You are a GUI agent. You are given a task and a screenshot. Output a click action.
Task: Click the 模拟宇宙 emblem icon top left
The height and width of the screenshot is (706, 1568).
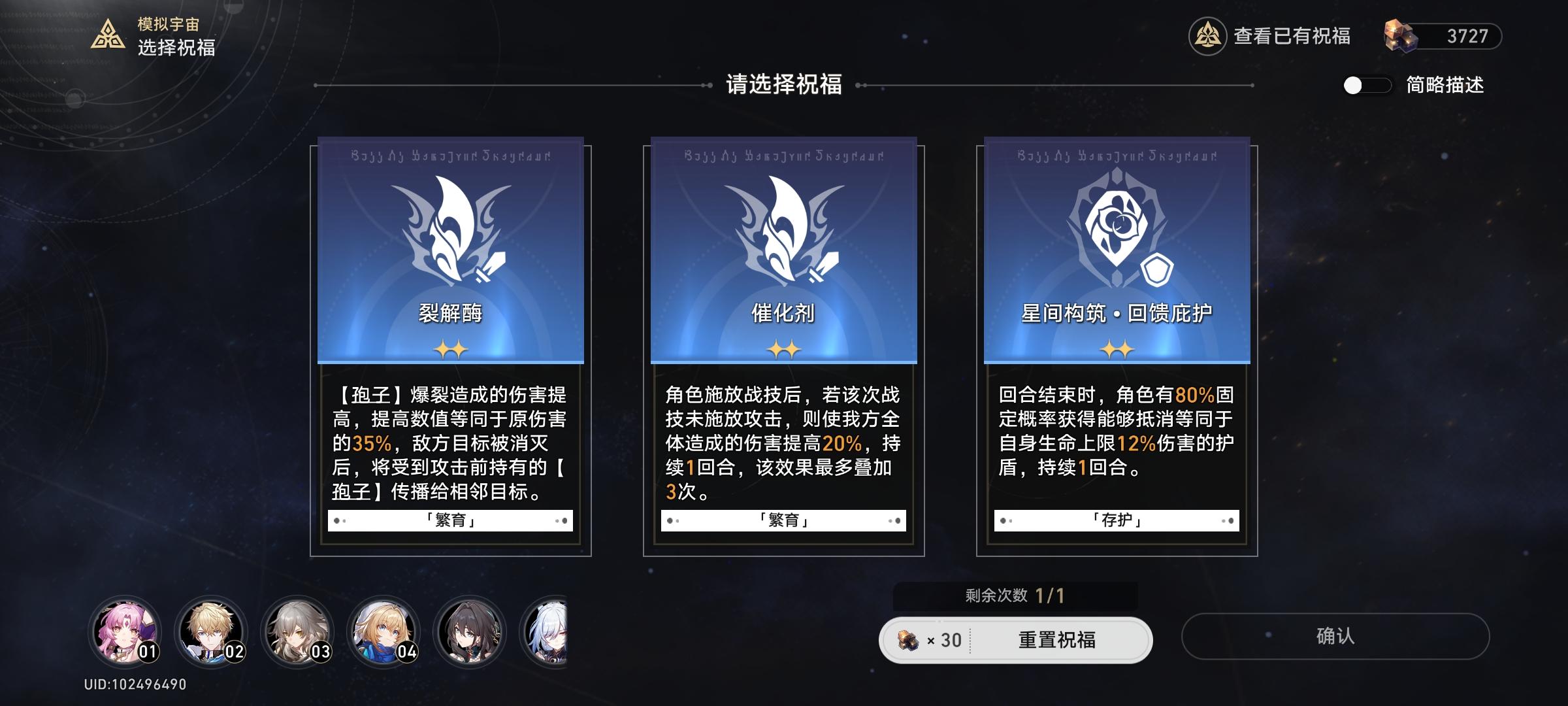(110, 31)
